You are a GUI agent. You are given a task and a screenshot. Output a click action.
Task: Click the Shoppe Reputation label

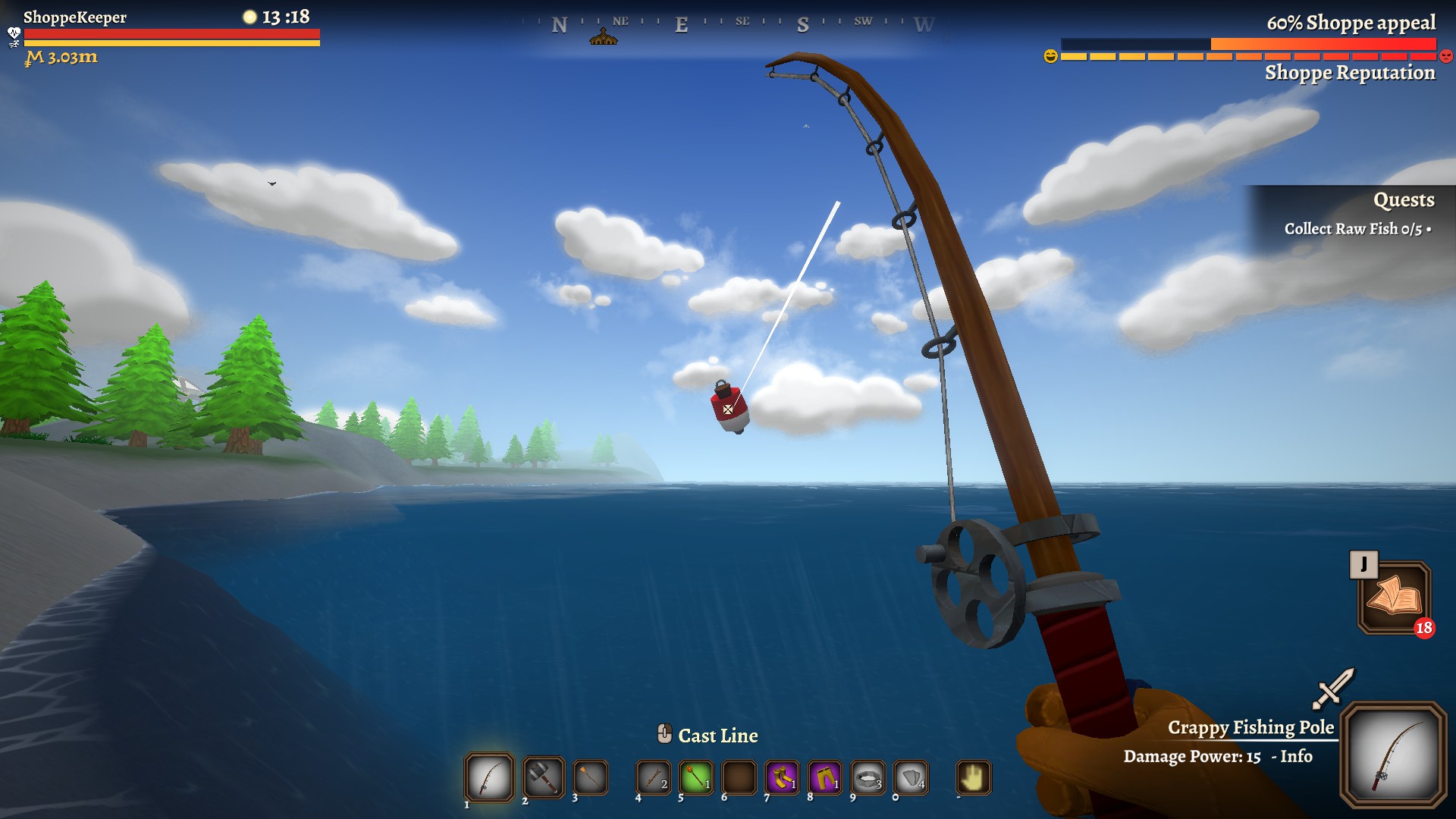pos(1349,74)
